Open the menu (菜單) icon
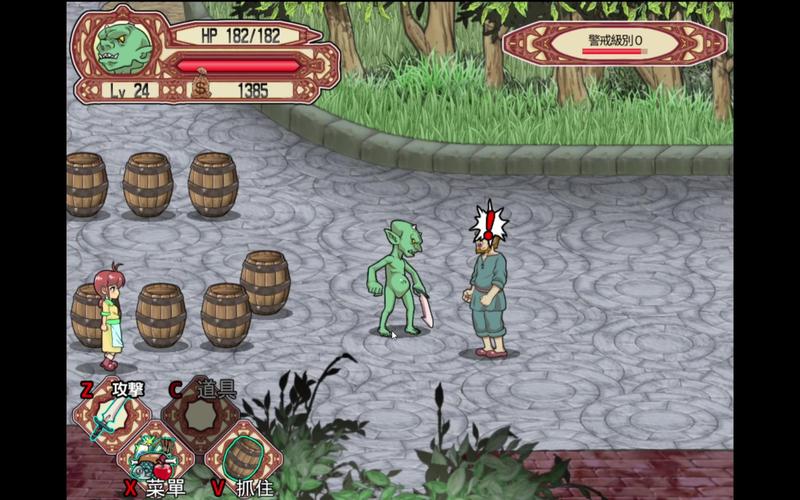The width and height of the screenshot is (800, 500). point(155,457)
